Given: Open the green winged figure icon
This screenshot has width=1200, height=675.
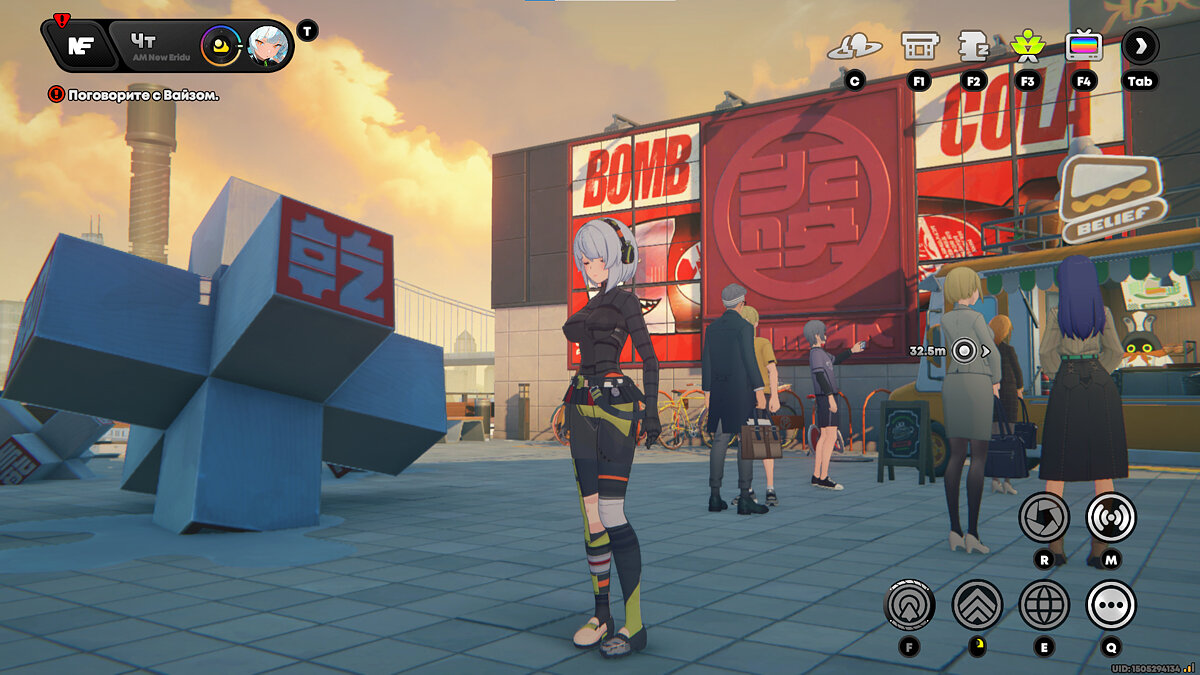Looking at the screenshot, I should [x=1027, y=46].
